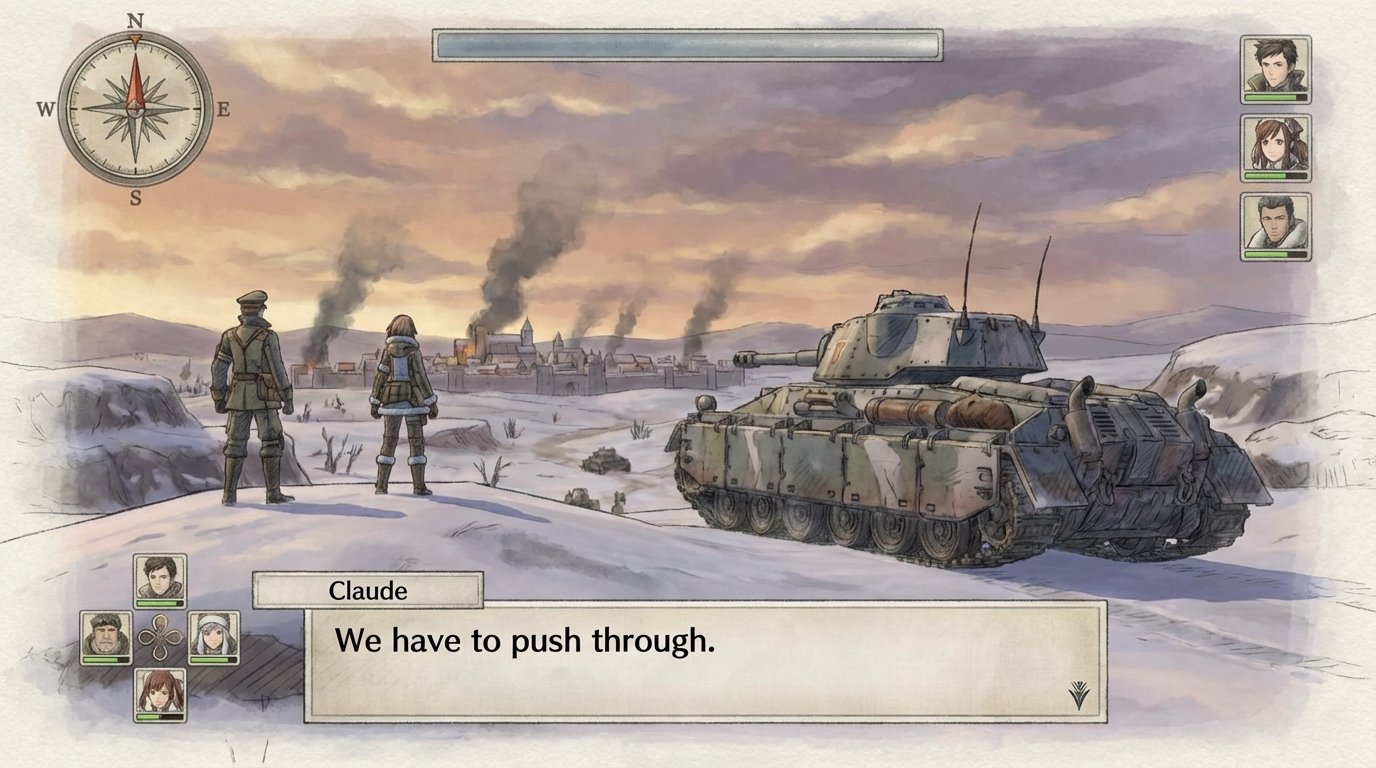
Task: Select the white-hooded girl portrait
Action: (213, 637)
